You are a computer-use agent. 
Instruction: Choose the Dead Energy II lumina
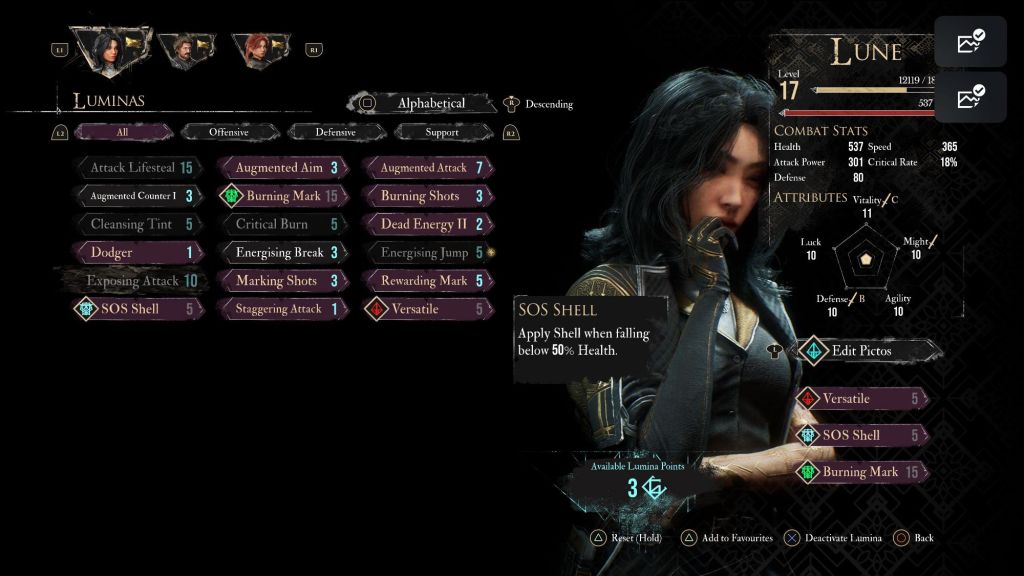pos(427,224)
